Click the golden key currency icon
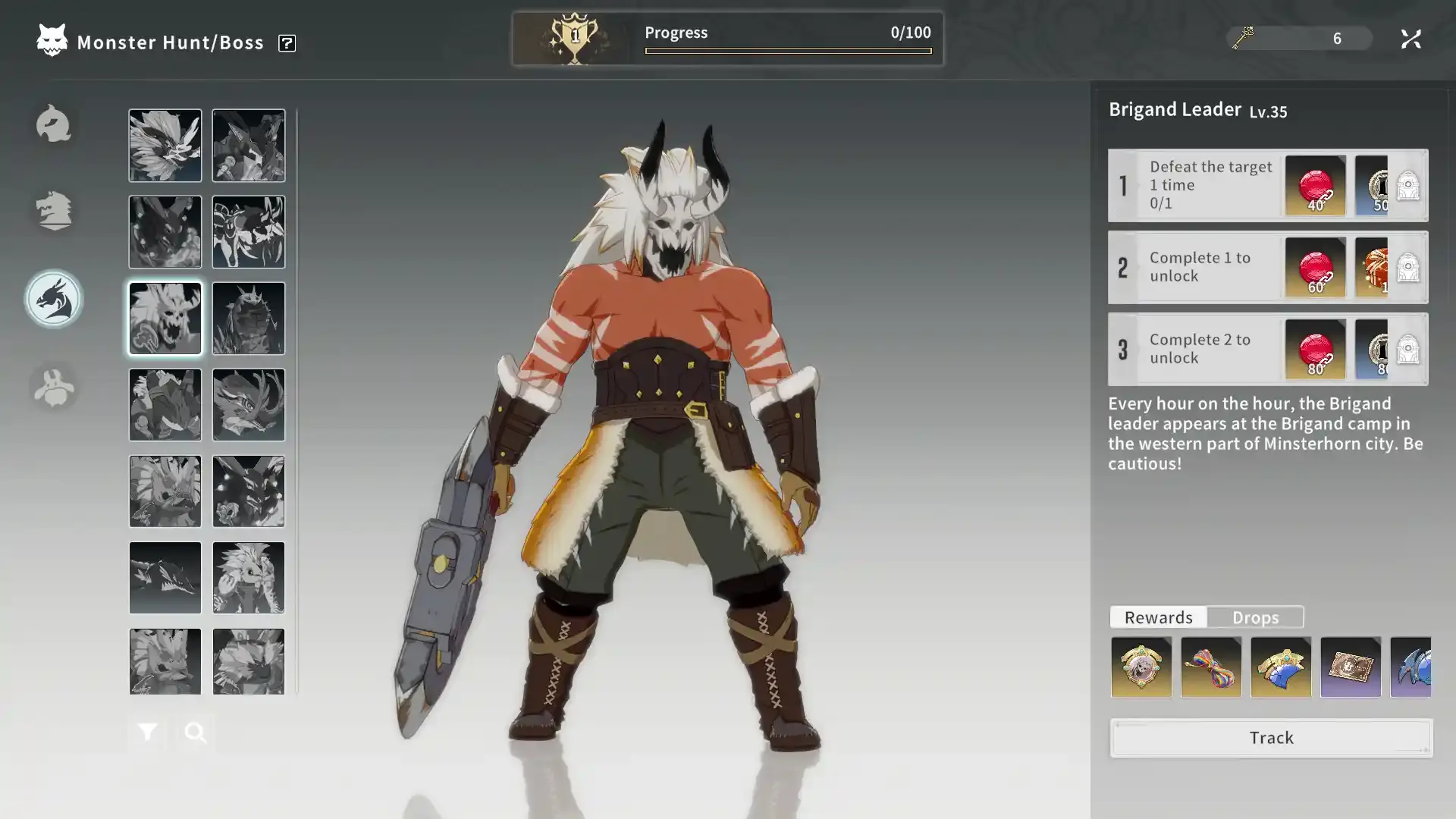Screen dimensions: 1456x819 1243,37
